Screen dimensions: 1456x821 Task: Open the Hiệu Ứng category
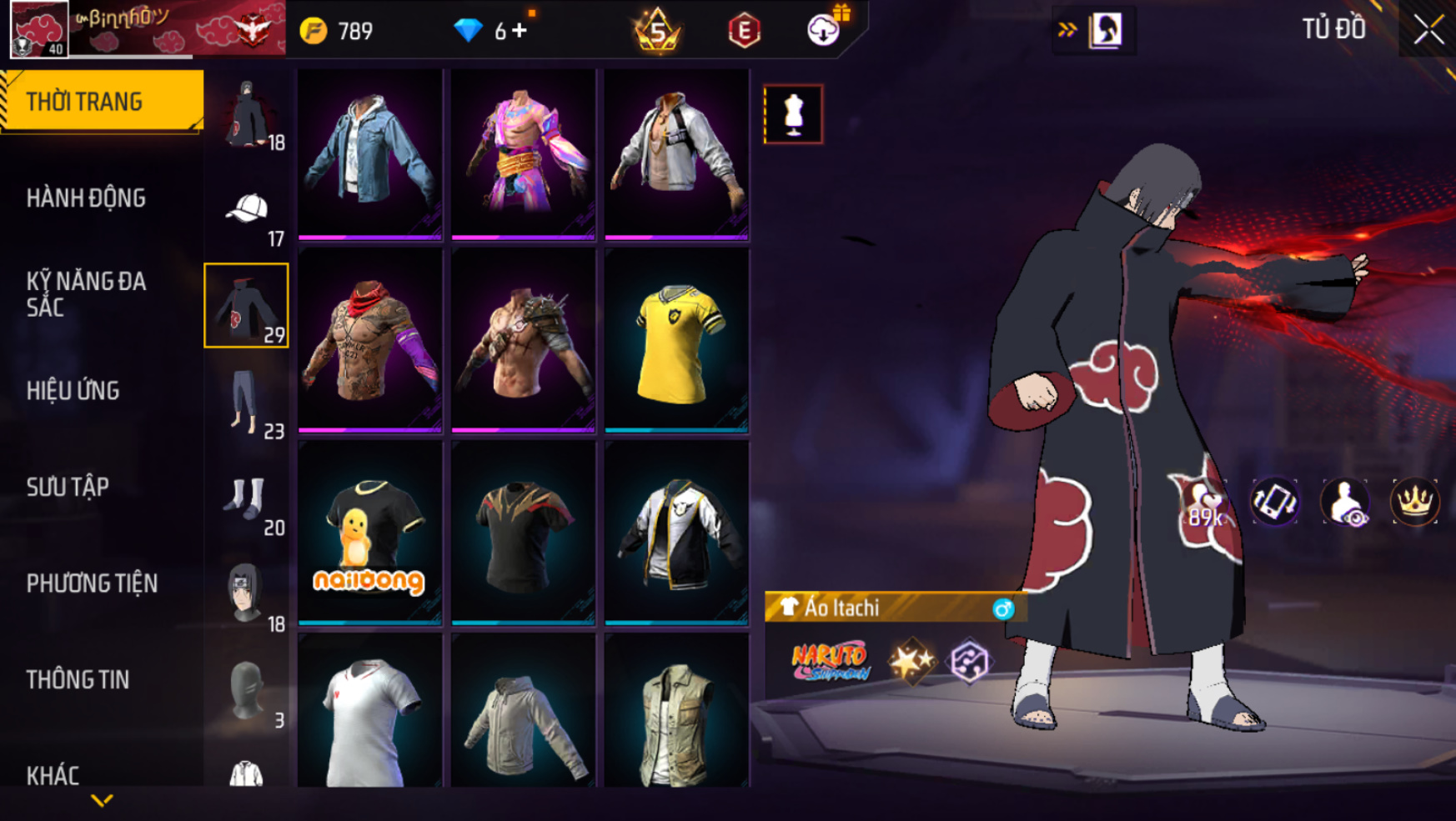pos(73,391)
